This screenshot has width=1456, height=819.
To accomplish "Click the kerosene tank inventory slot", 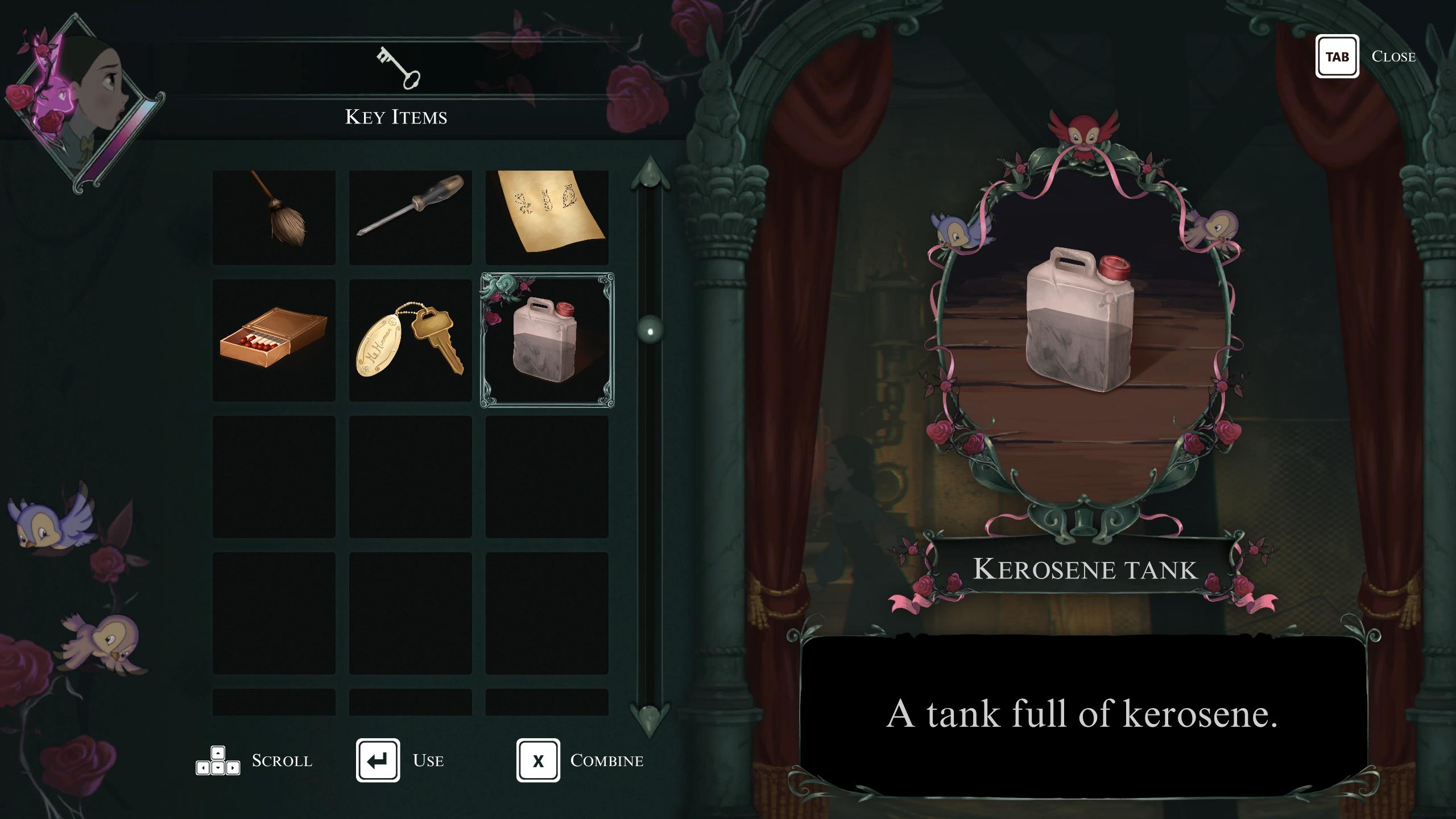I will [547, 340].
